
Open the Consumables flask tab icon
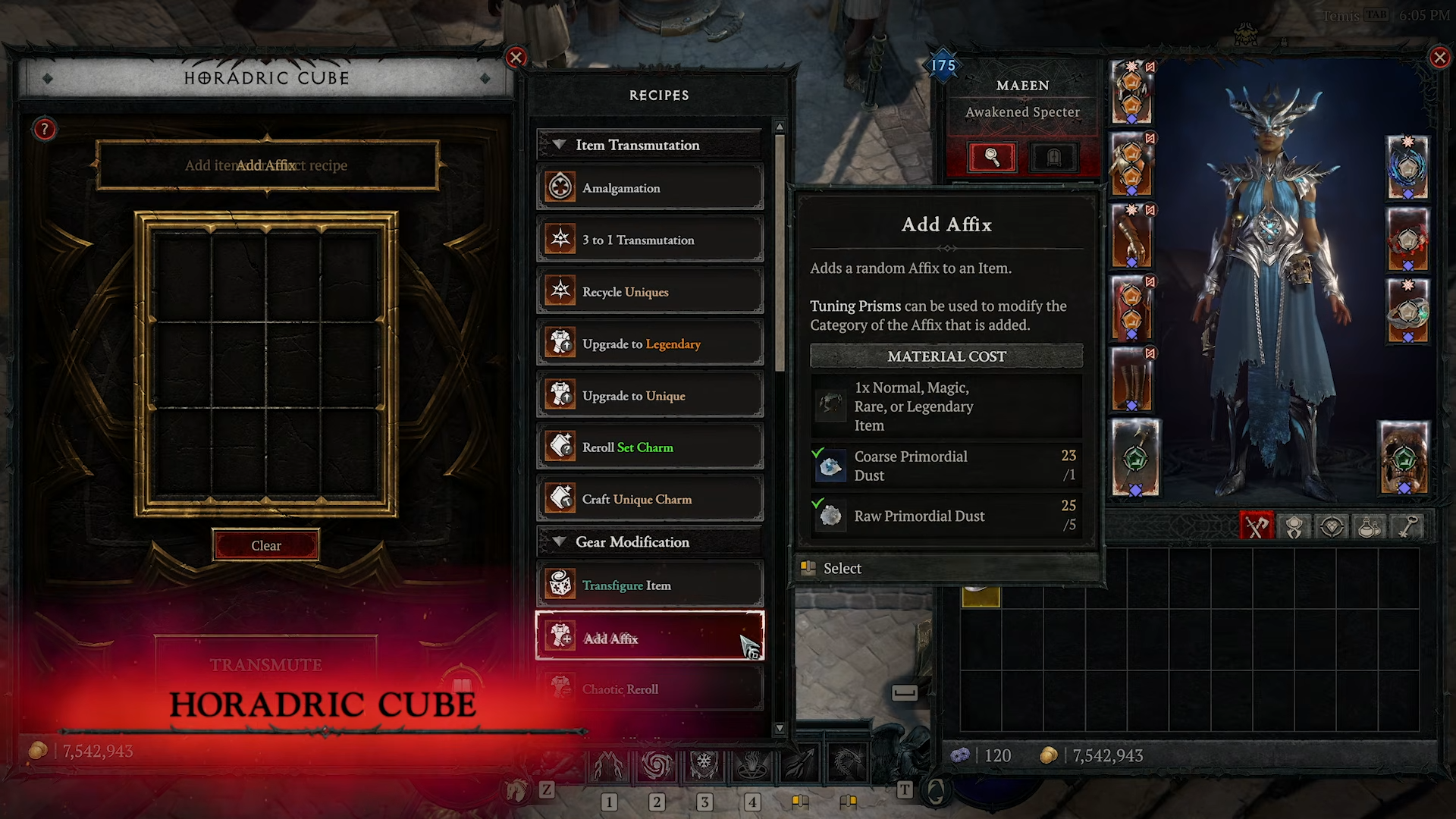click(x=1370, y=526)
